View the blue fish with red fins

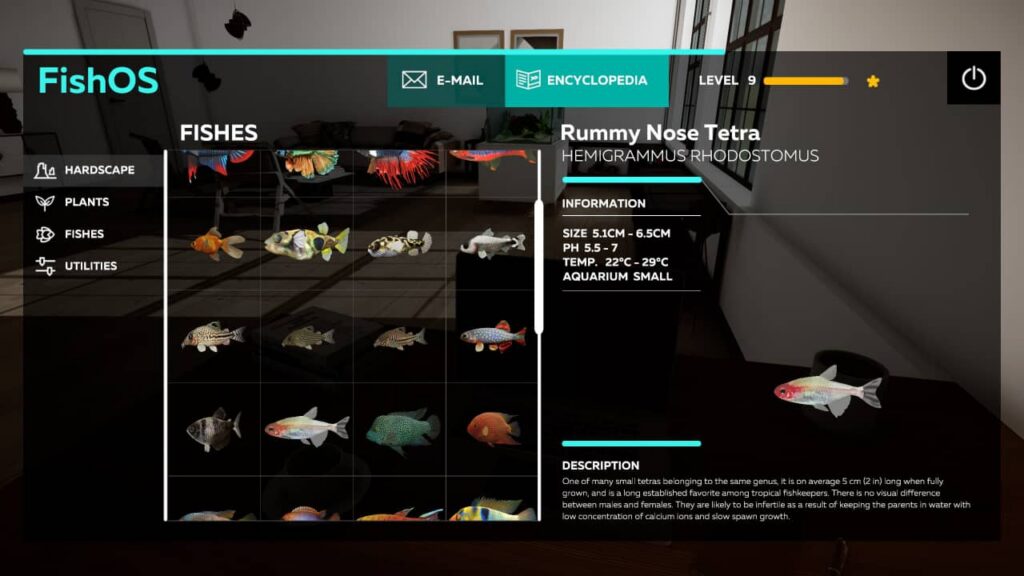(x=493, y=336)
